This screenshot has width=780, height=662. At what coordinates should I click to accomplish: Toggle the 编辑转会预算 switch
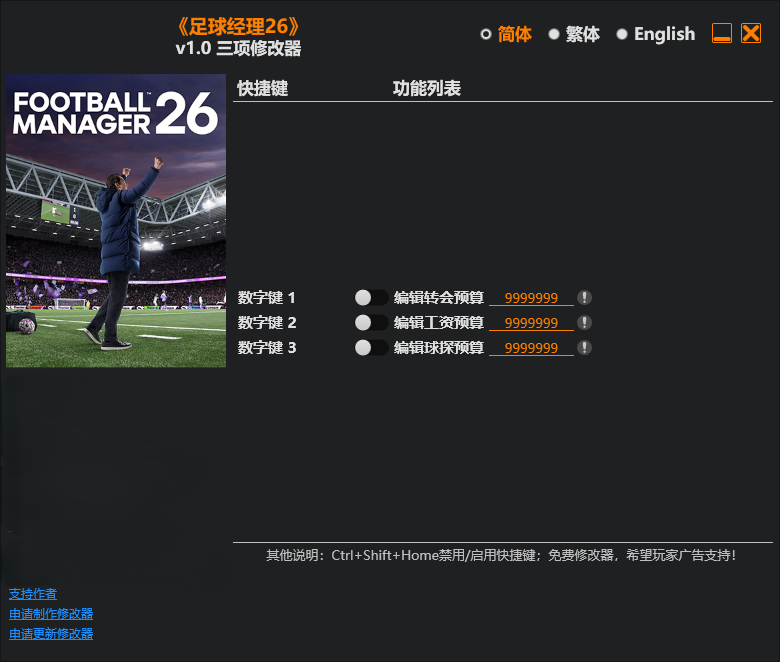point(371,298)
